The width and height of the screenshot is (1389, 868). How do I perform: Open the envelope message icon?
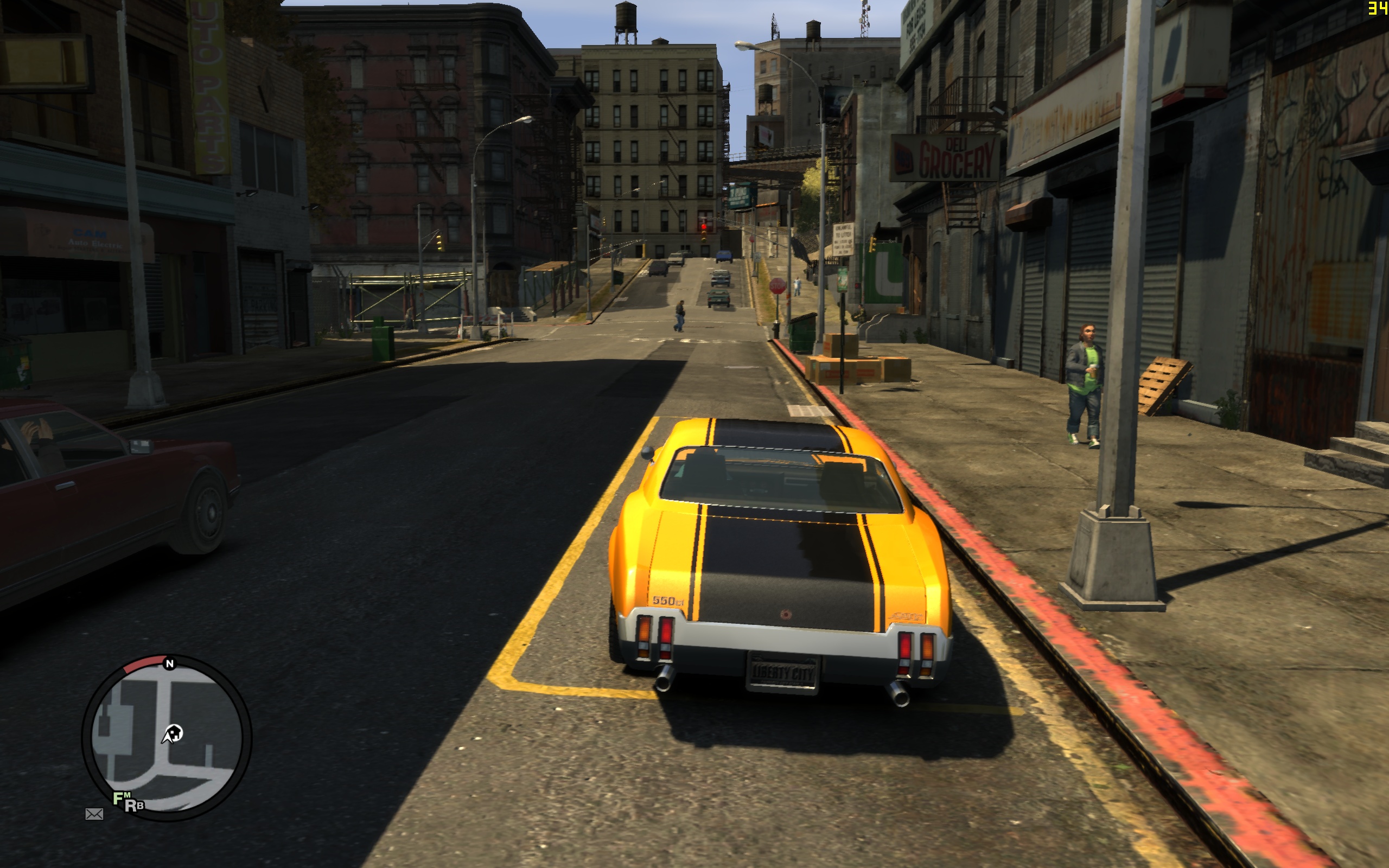tap(94, 813)
